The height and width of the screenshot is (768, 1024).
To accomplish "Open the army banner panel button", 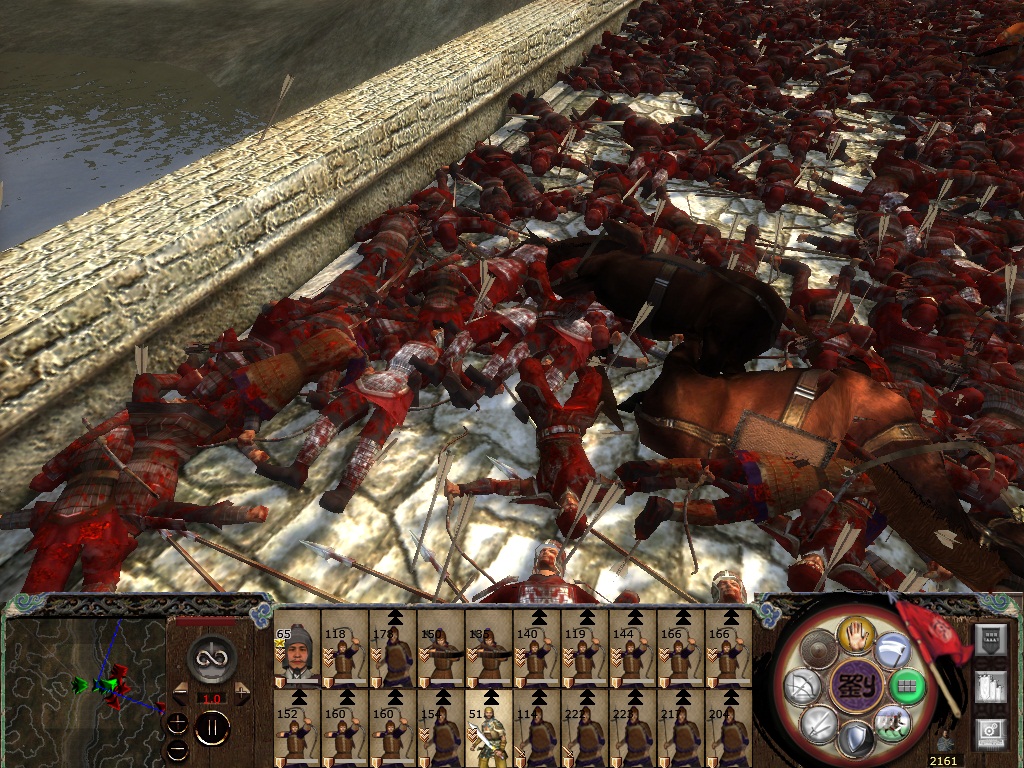I will pyautogui.click(x=990, y=640).
